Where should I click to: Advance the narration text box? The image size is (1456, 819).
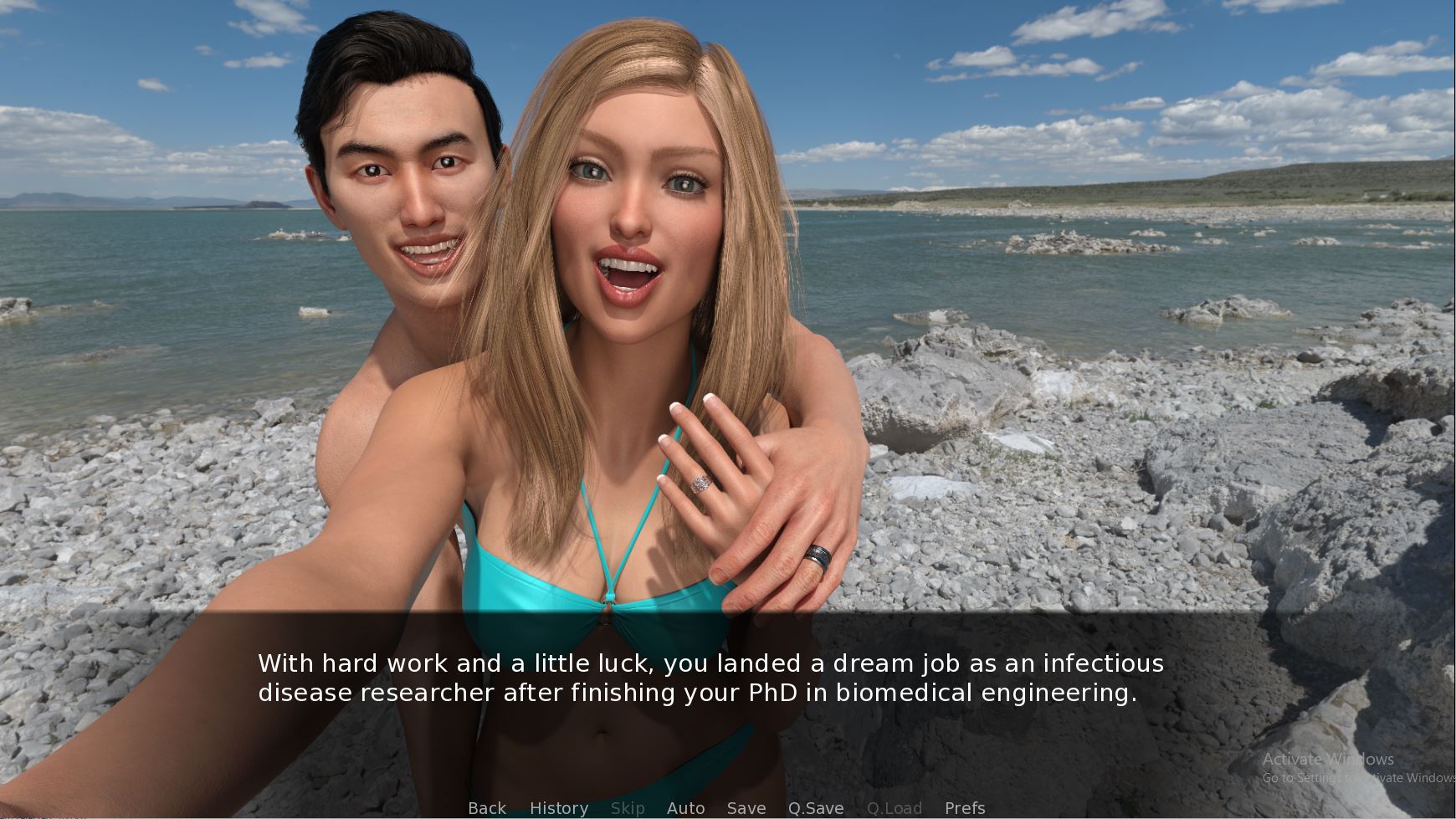pyautogui.click(x=710, y=678)
